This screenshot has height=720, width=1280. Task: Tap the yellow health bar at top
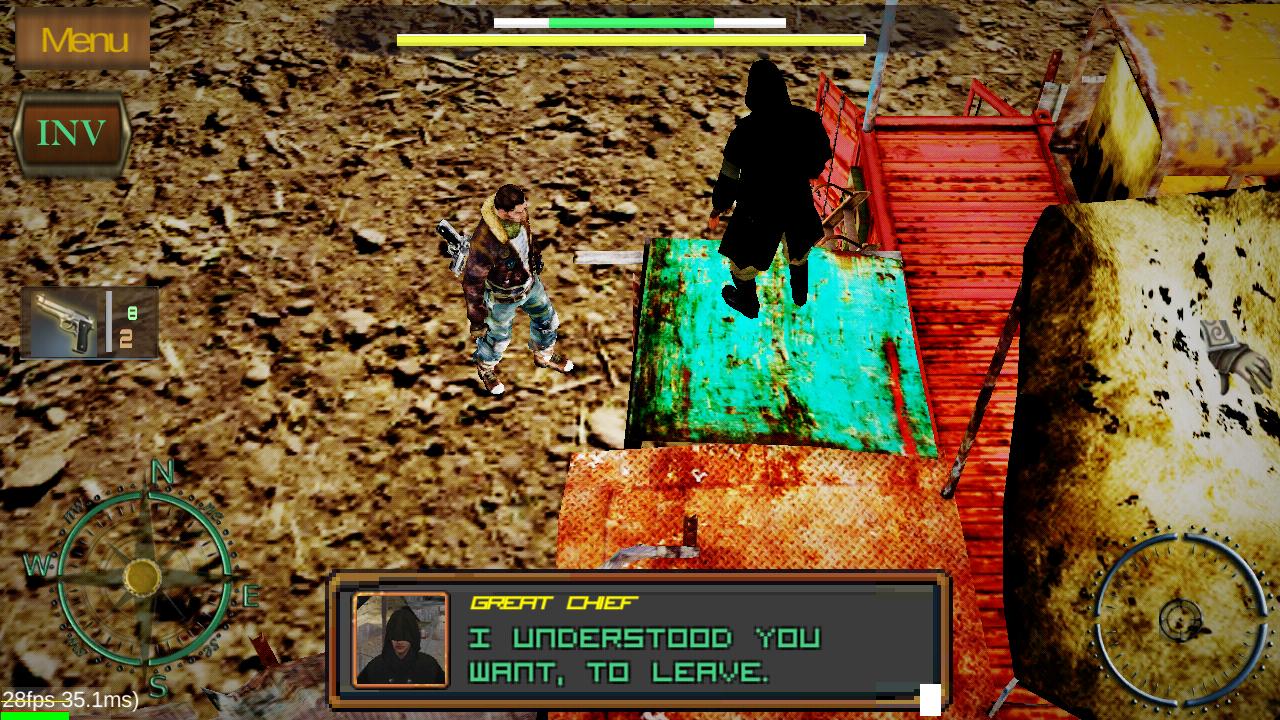(x=630, y=37)
